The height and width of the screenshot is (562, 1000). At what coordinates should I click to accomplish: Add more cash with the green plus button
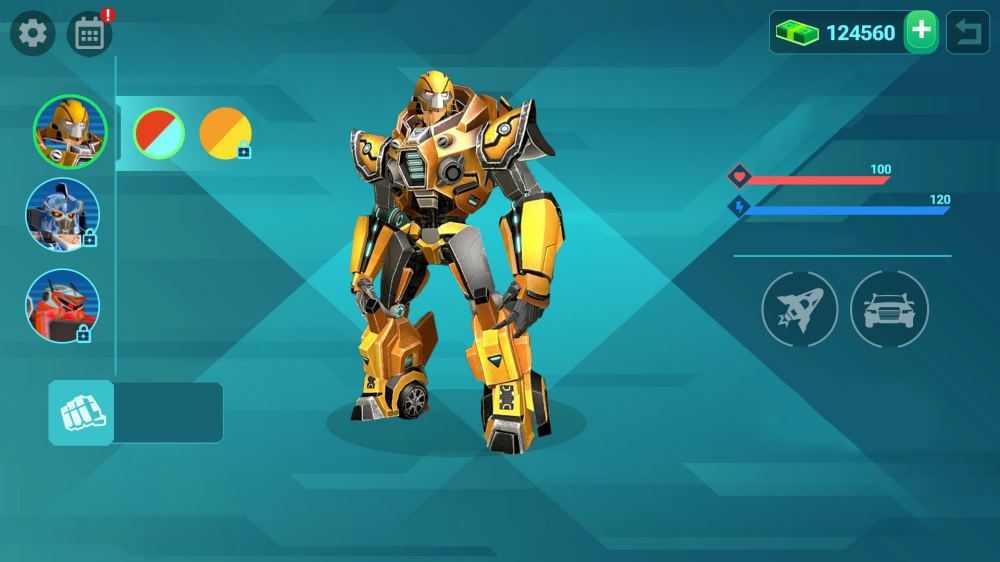click(x=921, y=32)
